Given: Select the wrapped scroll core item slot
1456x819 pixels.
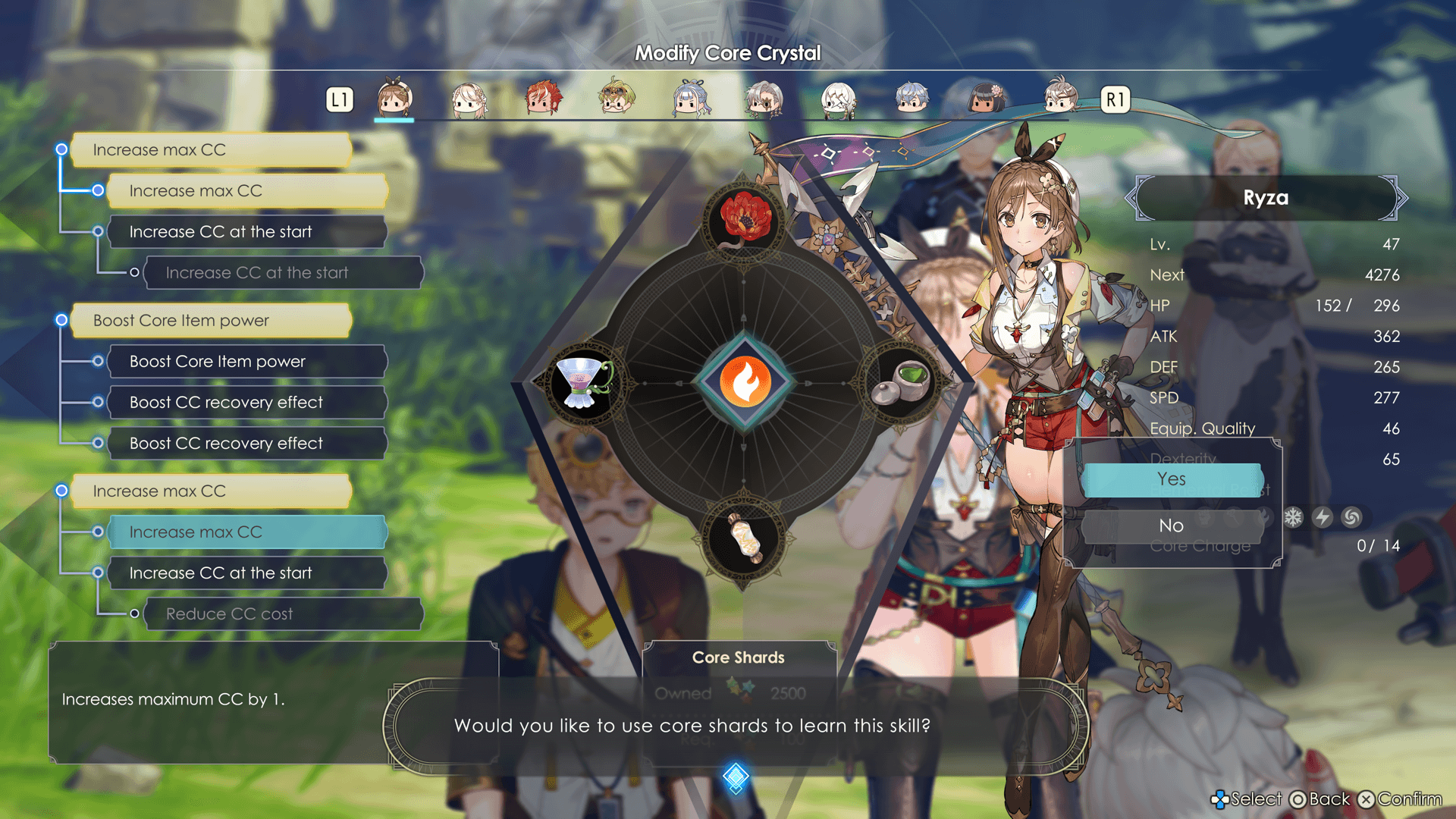Looking at the screenshot, I should (745, 540).
